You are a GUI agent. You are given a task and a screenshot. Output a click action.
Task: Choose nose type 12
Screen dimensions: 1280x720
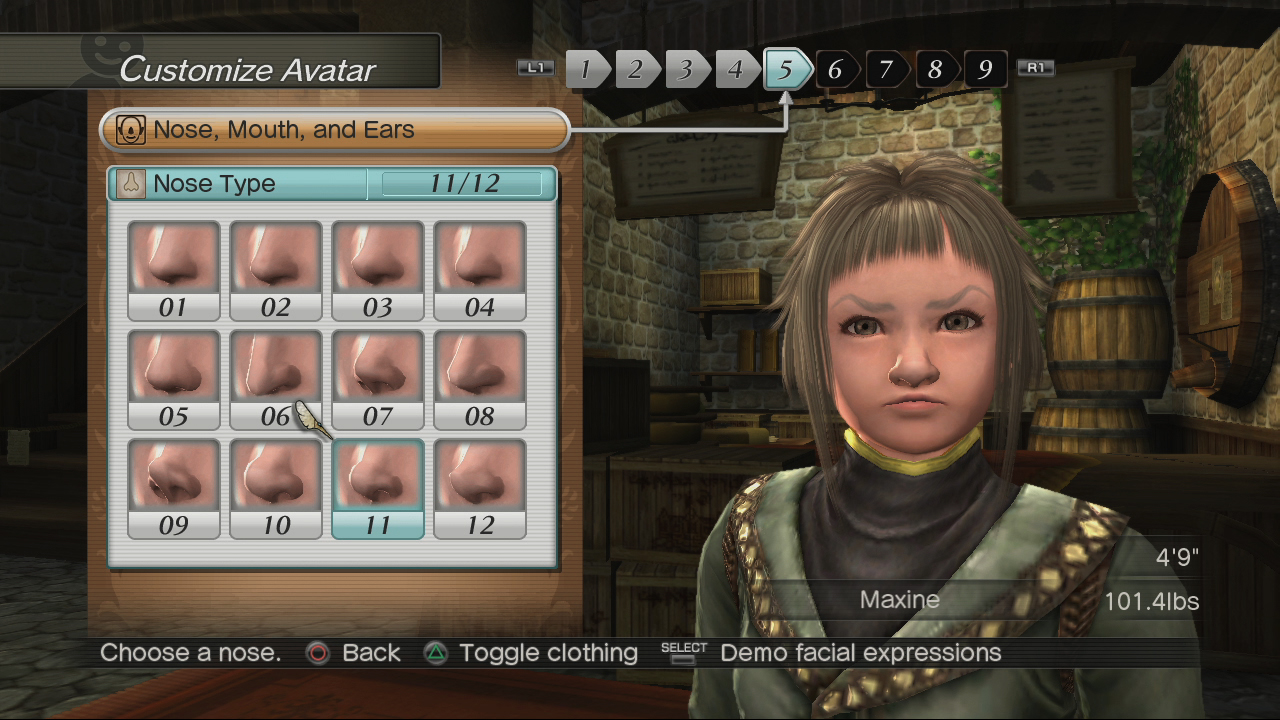click(x=480, y=489)
